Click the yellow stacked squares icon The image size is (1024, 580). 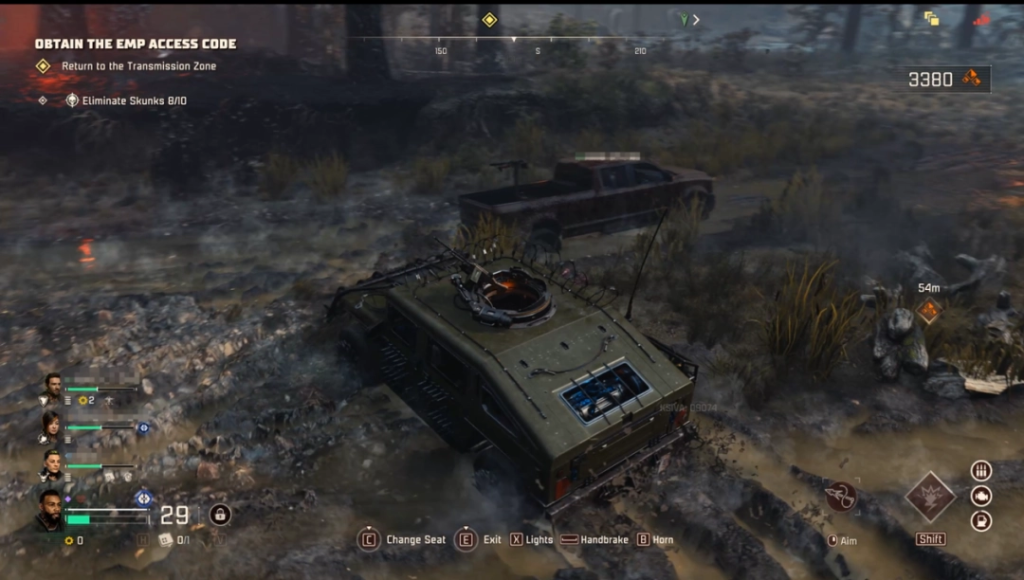[x=931, y=18]
